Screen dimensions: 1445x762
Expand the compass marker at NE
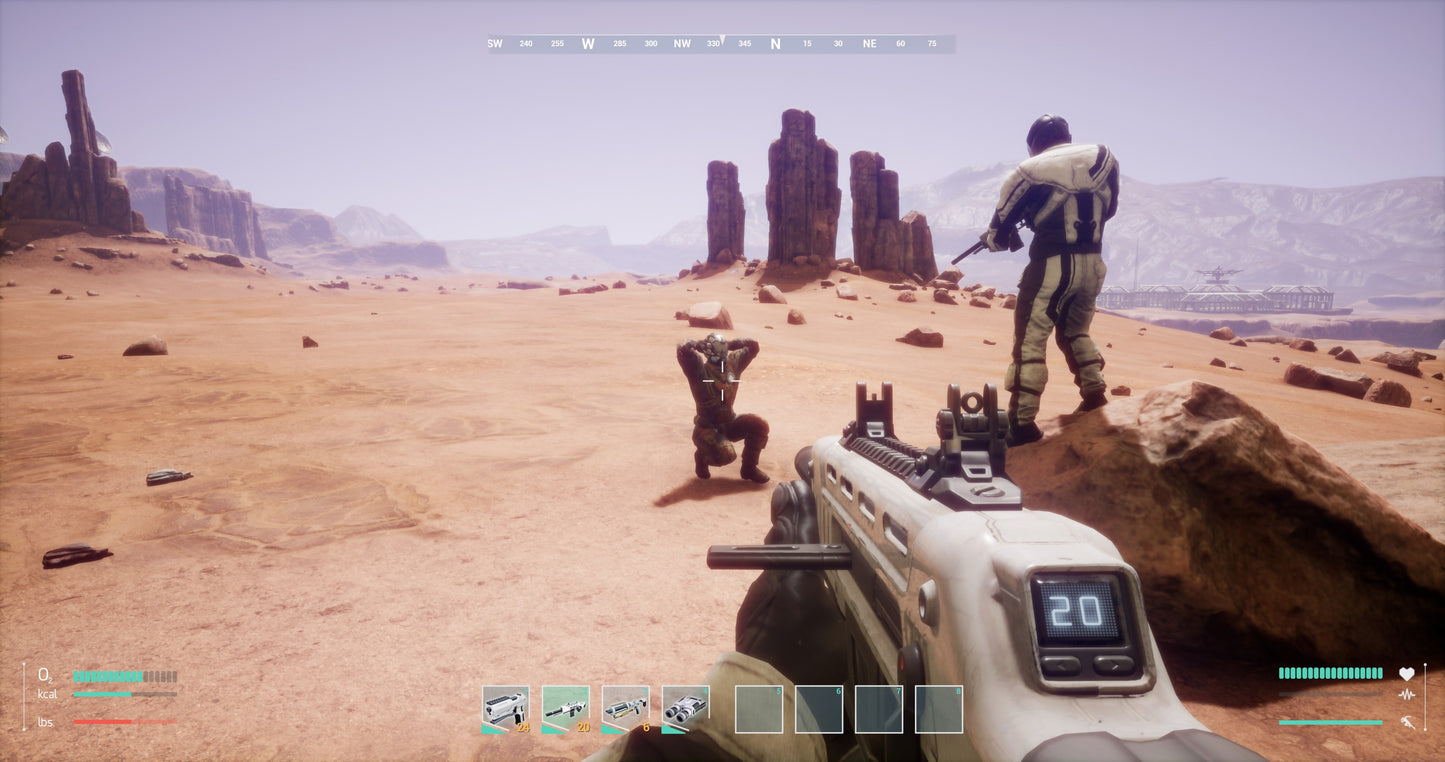click(869, 43)
